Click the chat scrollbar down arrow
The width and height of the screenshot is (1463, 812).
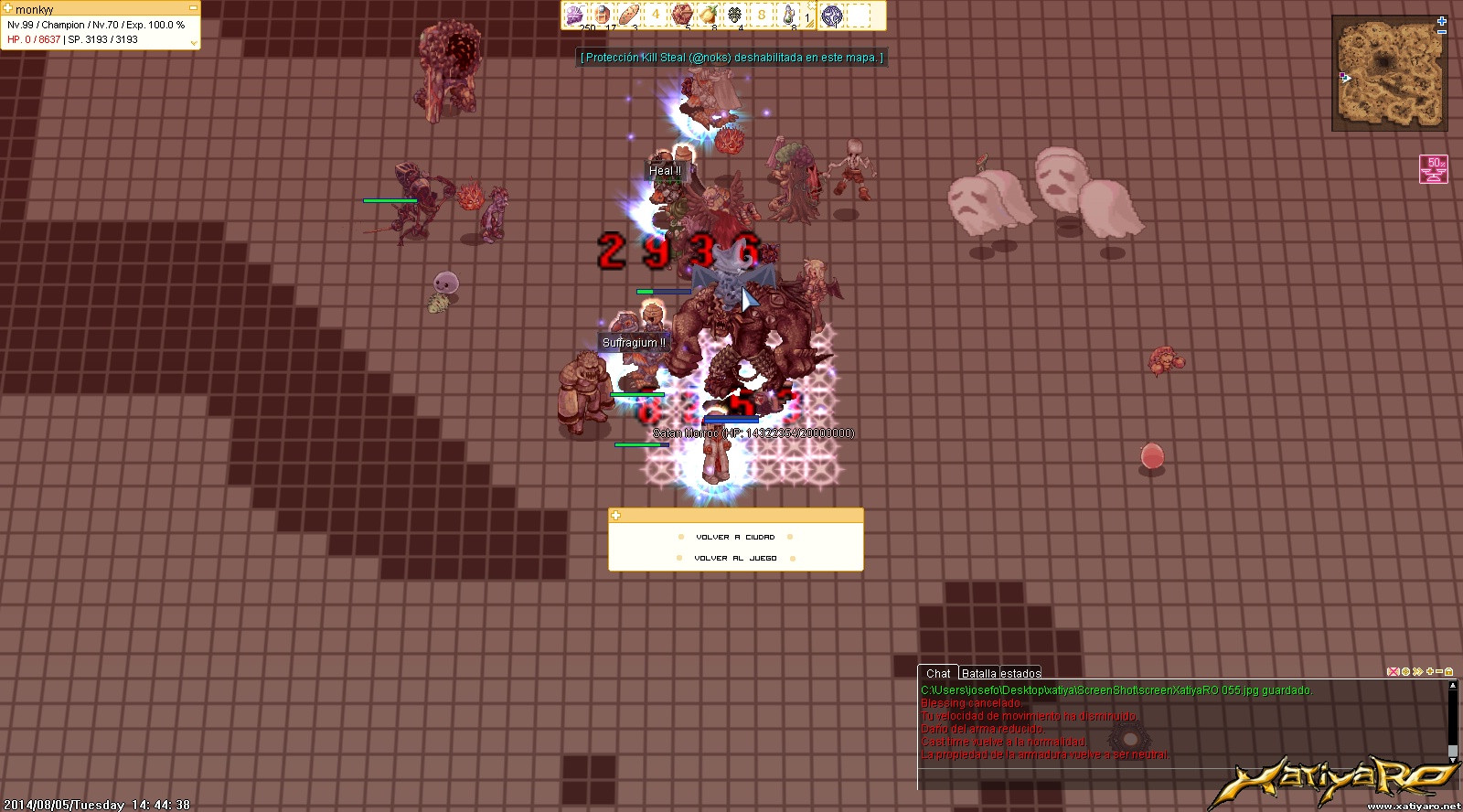tap(1452, 750)
